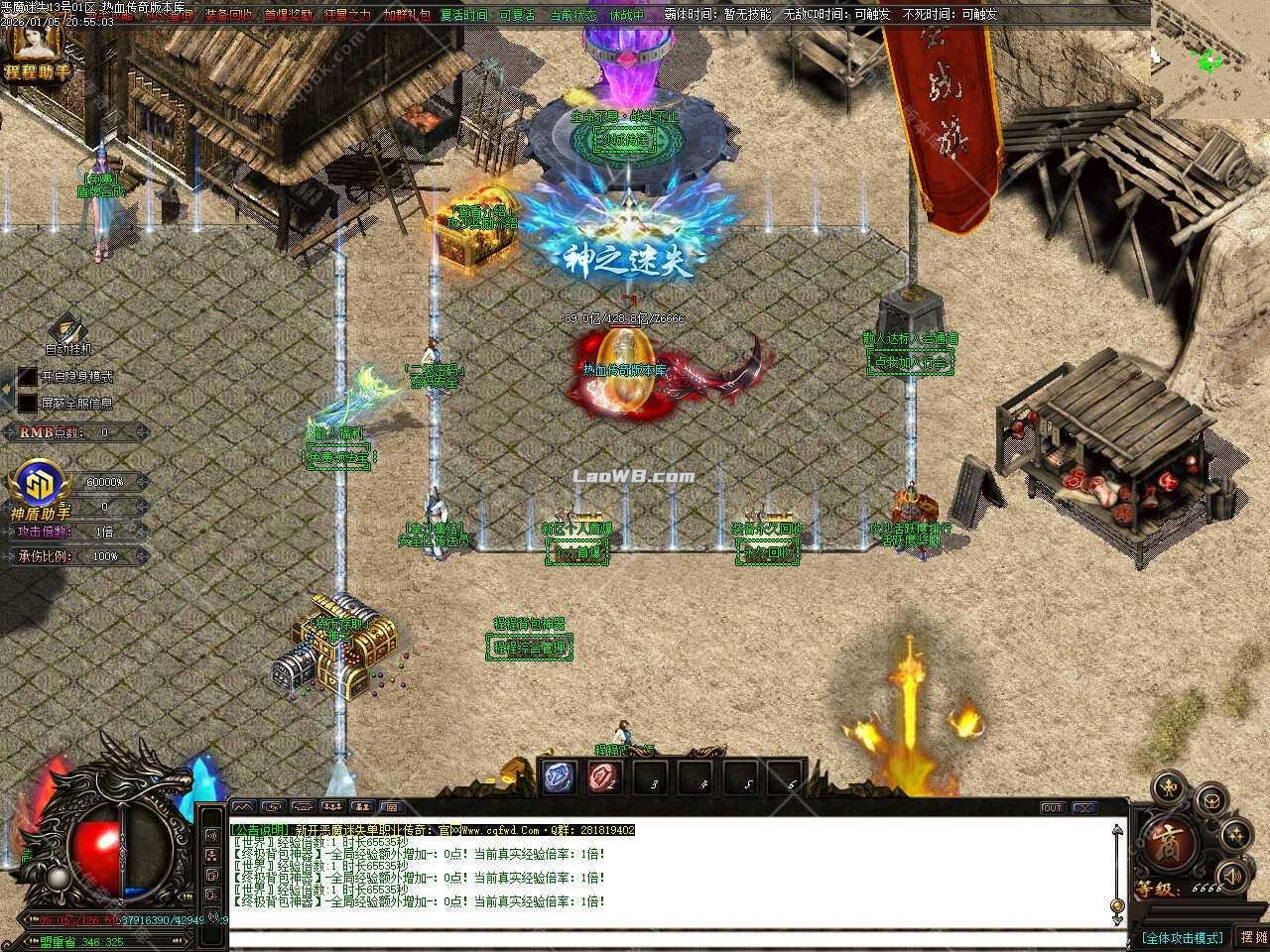The image size is (1270, 952).
Task: Use the red rune in hotbar slot 2
Action: pos(604,777)
